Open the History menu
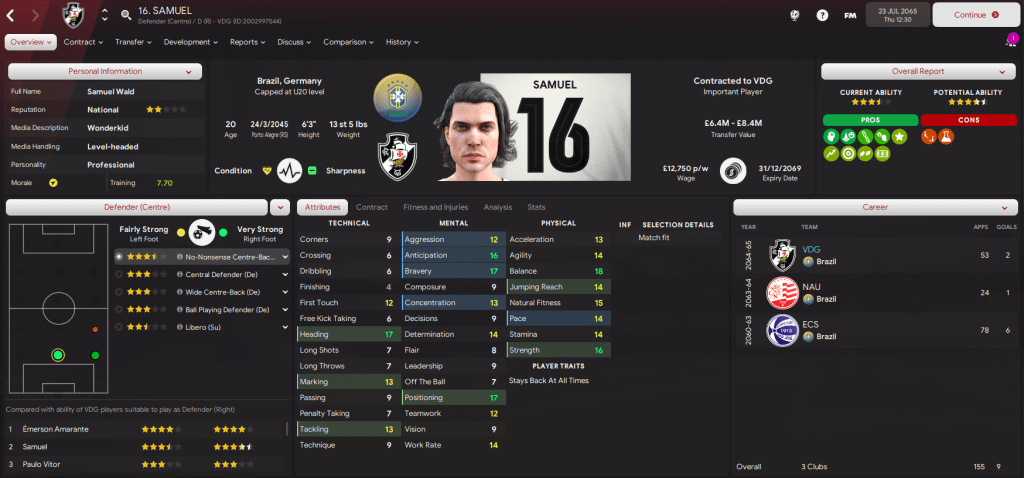Viewport: 1024px width, 478px height. (x=402, y=42)
